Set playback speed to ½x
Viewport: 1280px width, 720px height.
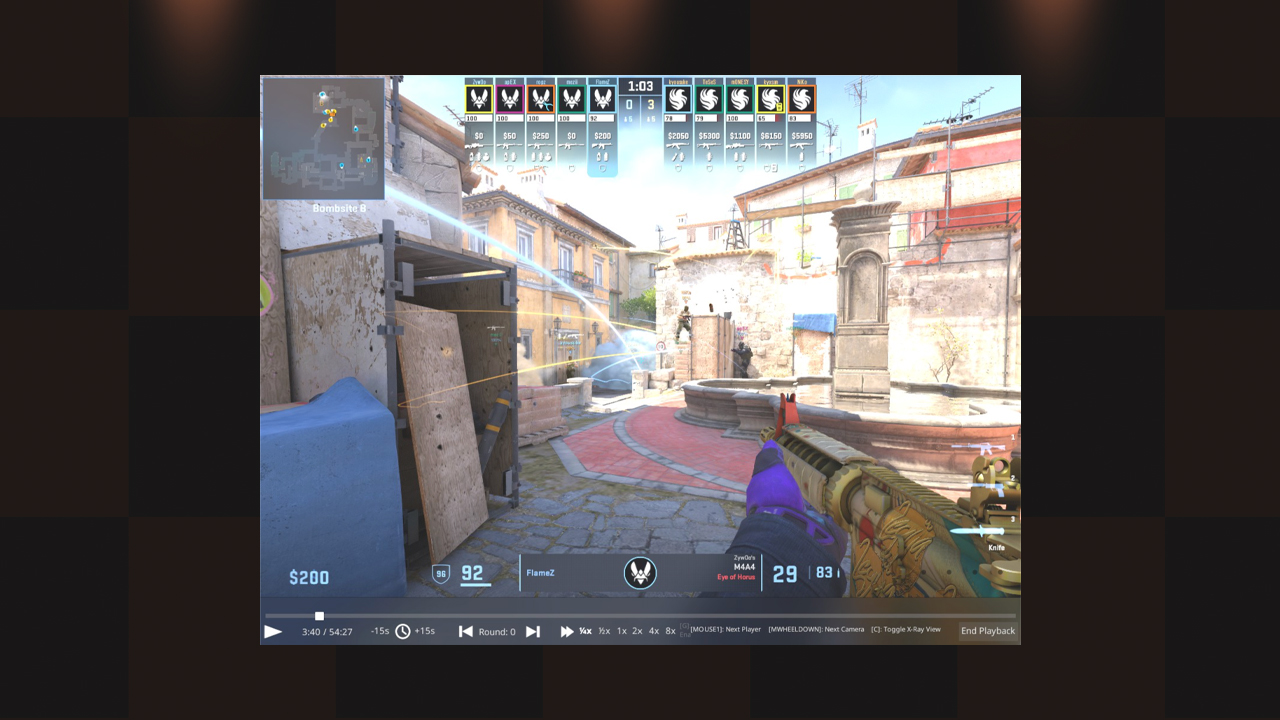pos(604,631)
